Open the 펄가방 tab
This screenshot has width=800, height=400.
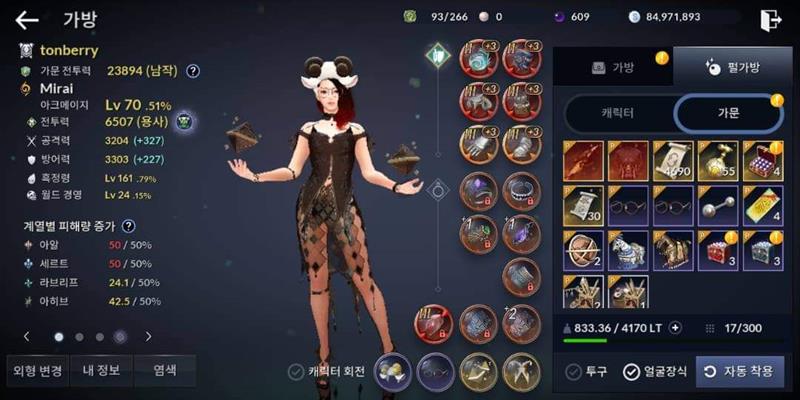pos(726,67)
